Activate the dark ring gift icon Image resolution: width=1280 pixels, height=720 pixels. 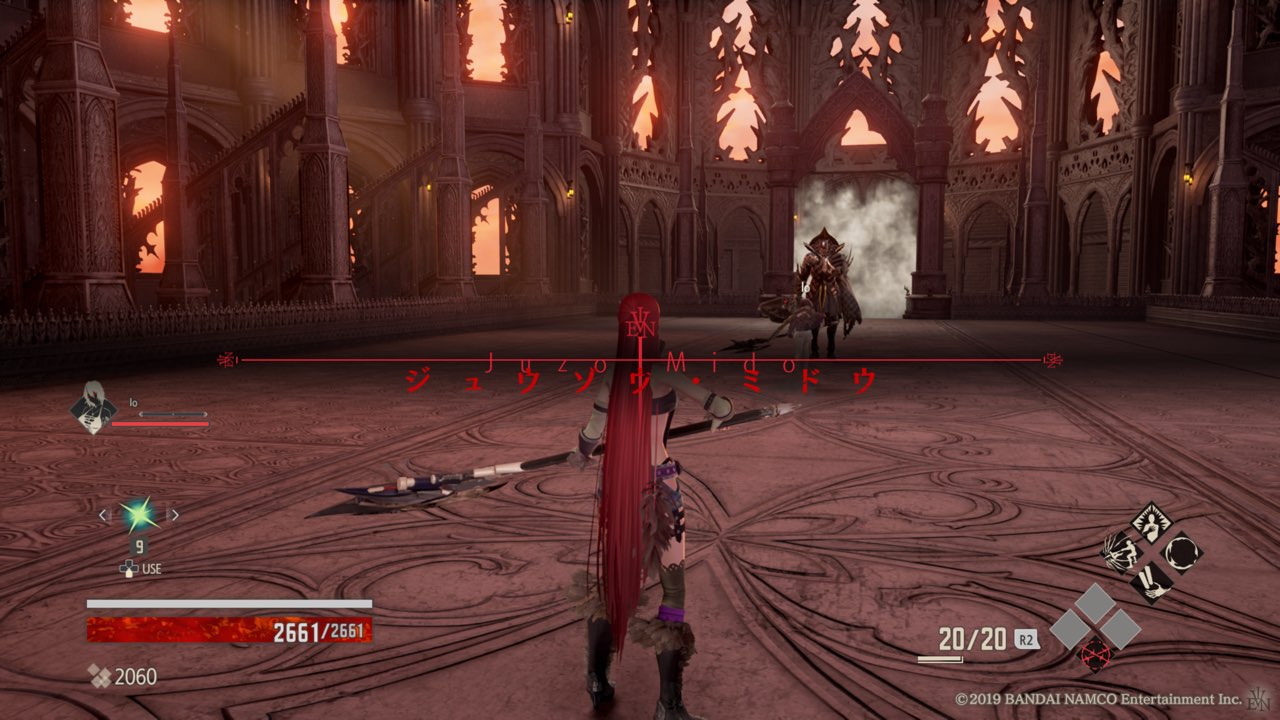[1181, 552]
